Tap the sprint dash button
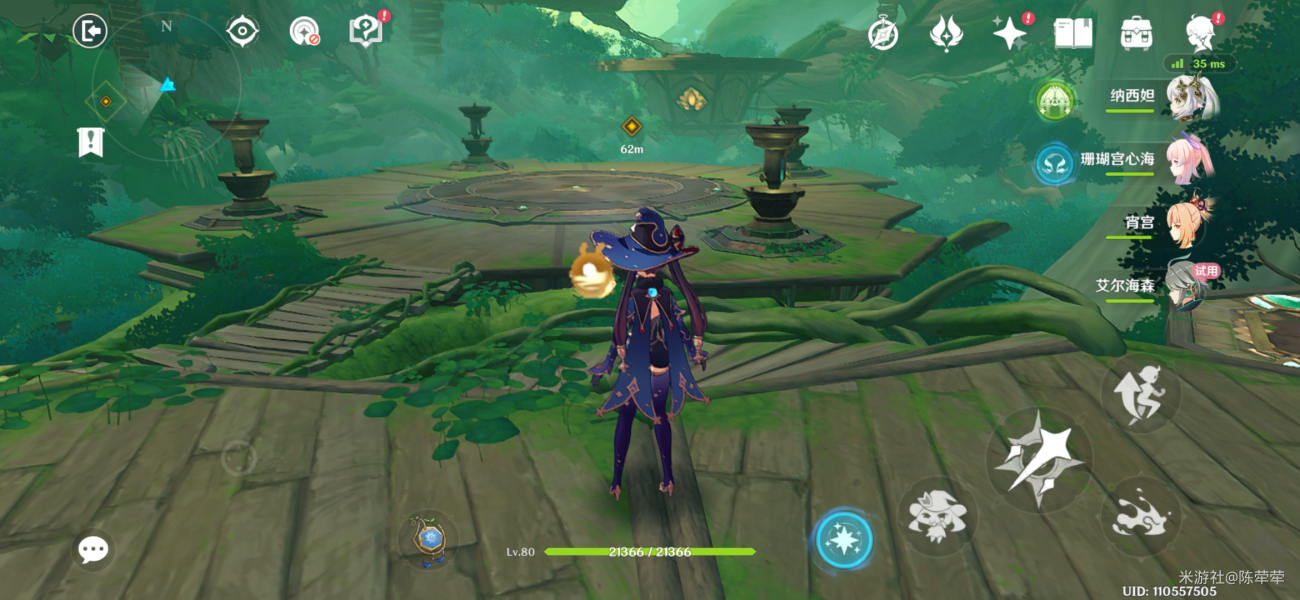 coord(1141,393)
